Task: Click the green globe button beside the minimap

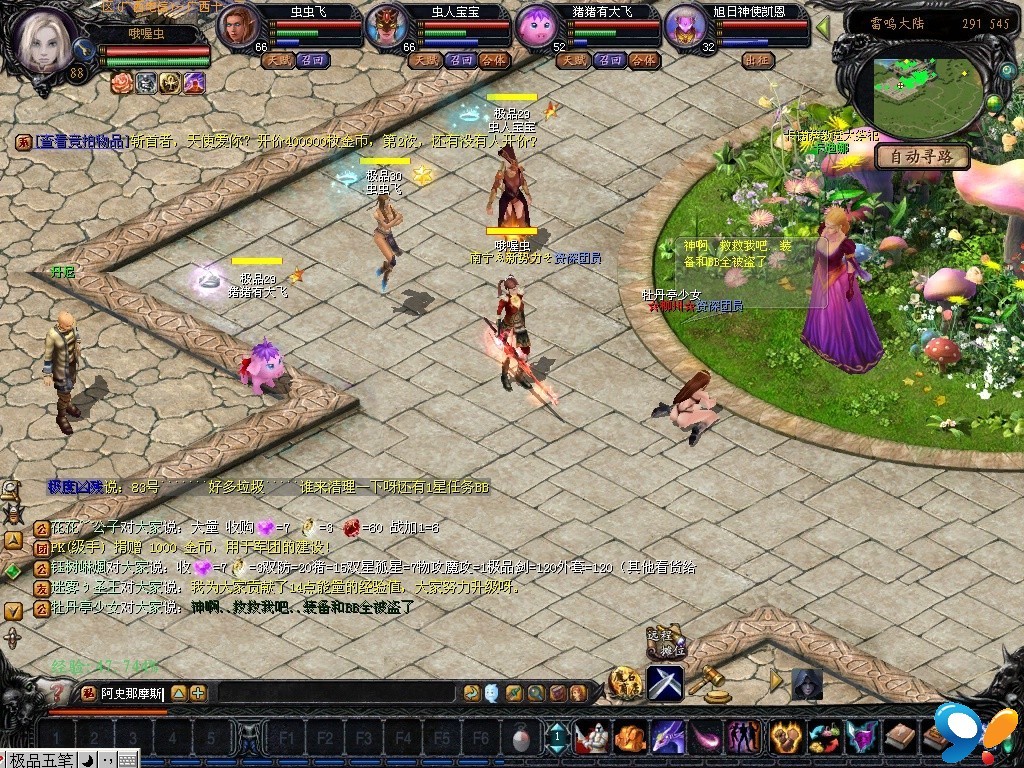Action: (x=993, y=103)
